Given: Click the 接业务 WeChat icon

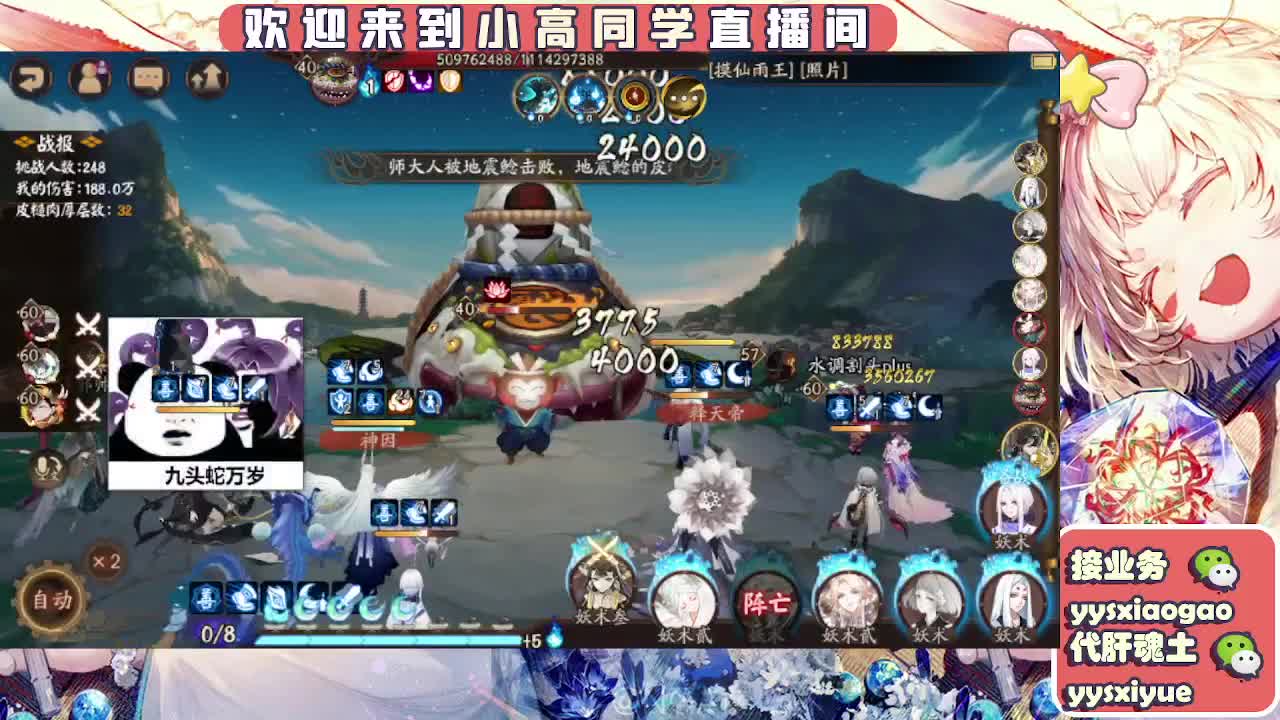Looking at the screenshot, I should 1213,569.
